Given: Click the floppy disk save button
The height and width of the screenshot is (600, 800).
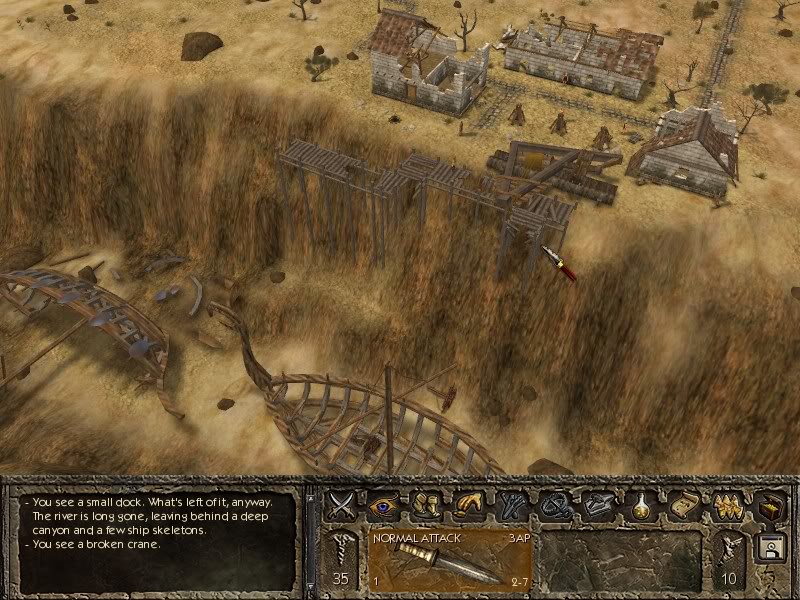Looking at the screenshot, I should click(771, 548).
